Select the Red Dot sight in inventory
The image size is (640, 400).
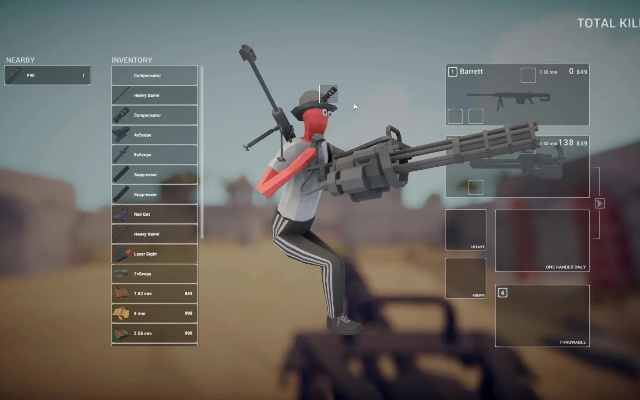(154, 214)
